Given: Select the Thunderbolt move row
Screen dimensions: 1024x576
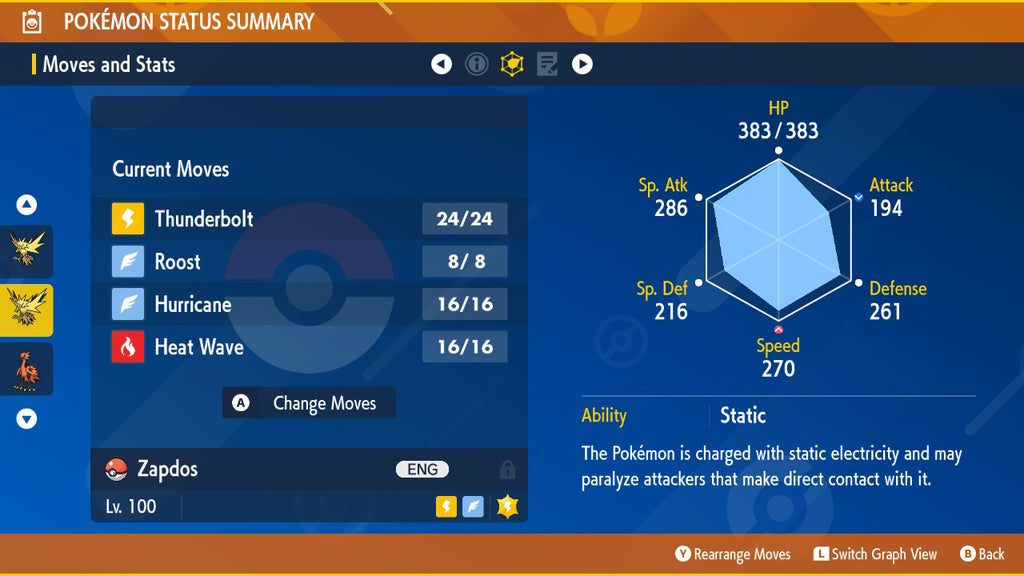Looking at the screenshot, I should tap(309, 219).
